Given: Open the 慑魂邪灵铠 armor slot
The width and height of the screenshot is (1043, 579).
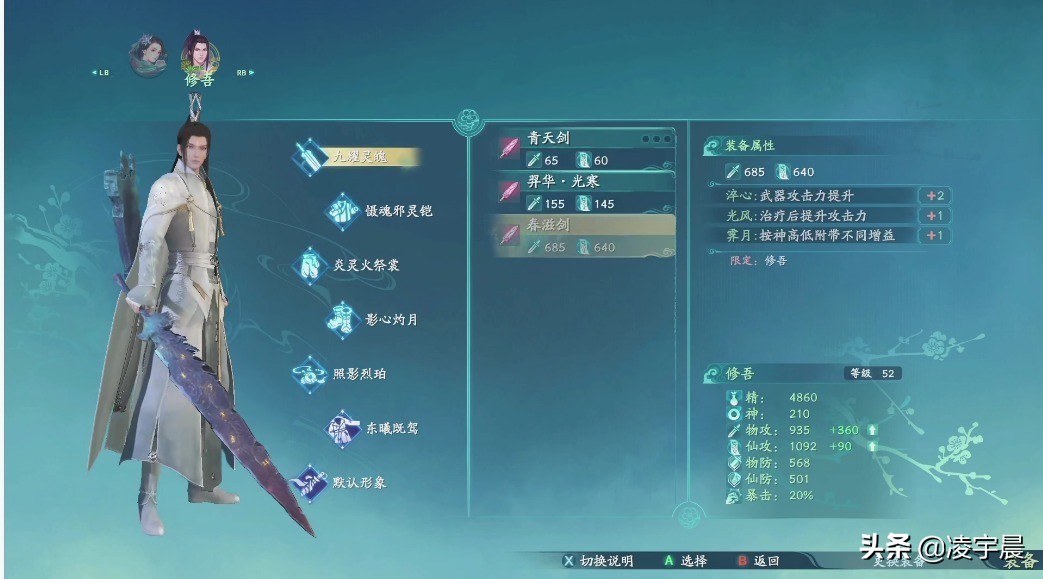Looking at the screenshot, I should pyautogui.click(x=384, y=211).
